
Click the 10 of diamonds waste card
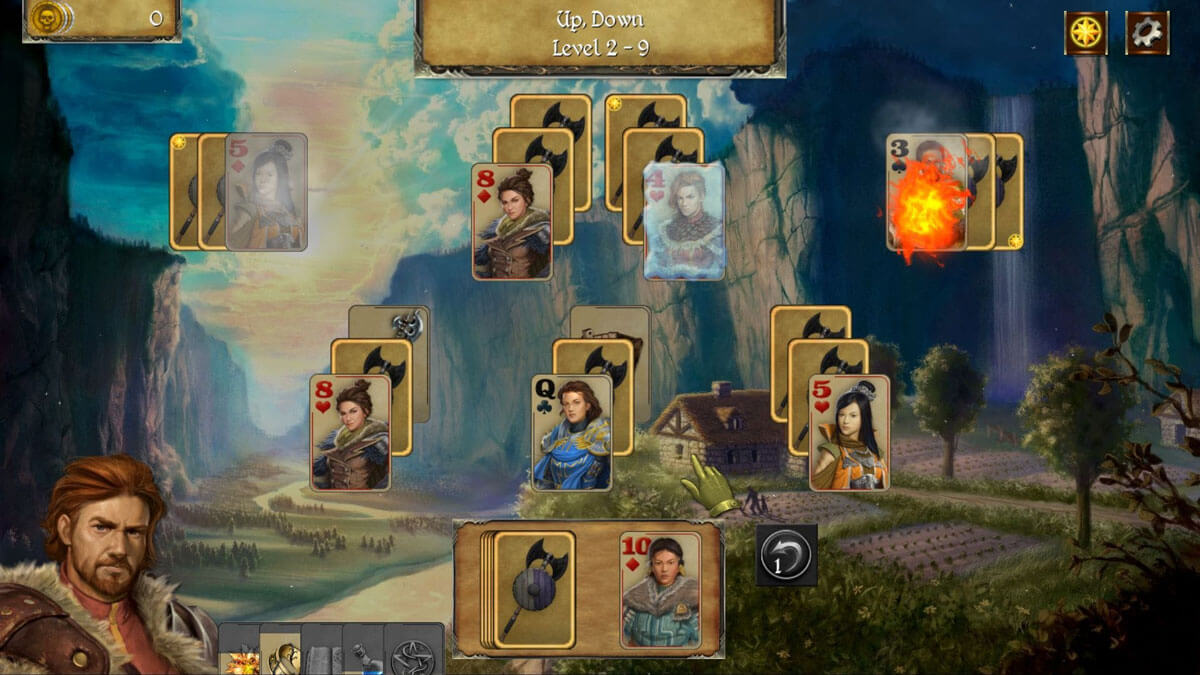(659, 589)
